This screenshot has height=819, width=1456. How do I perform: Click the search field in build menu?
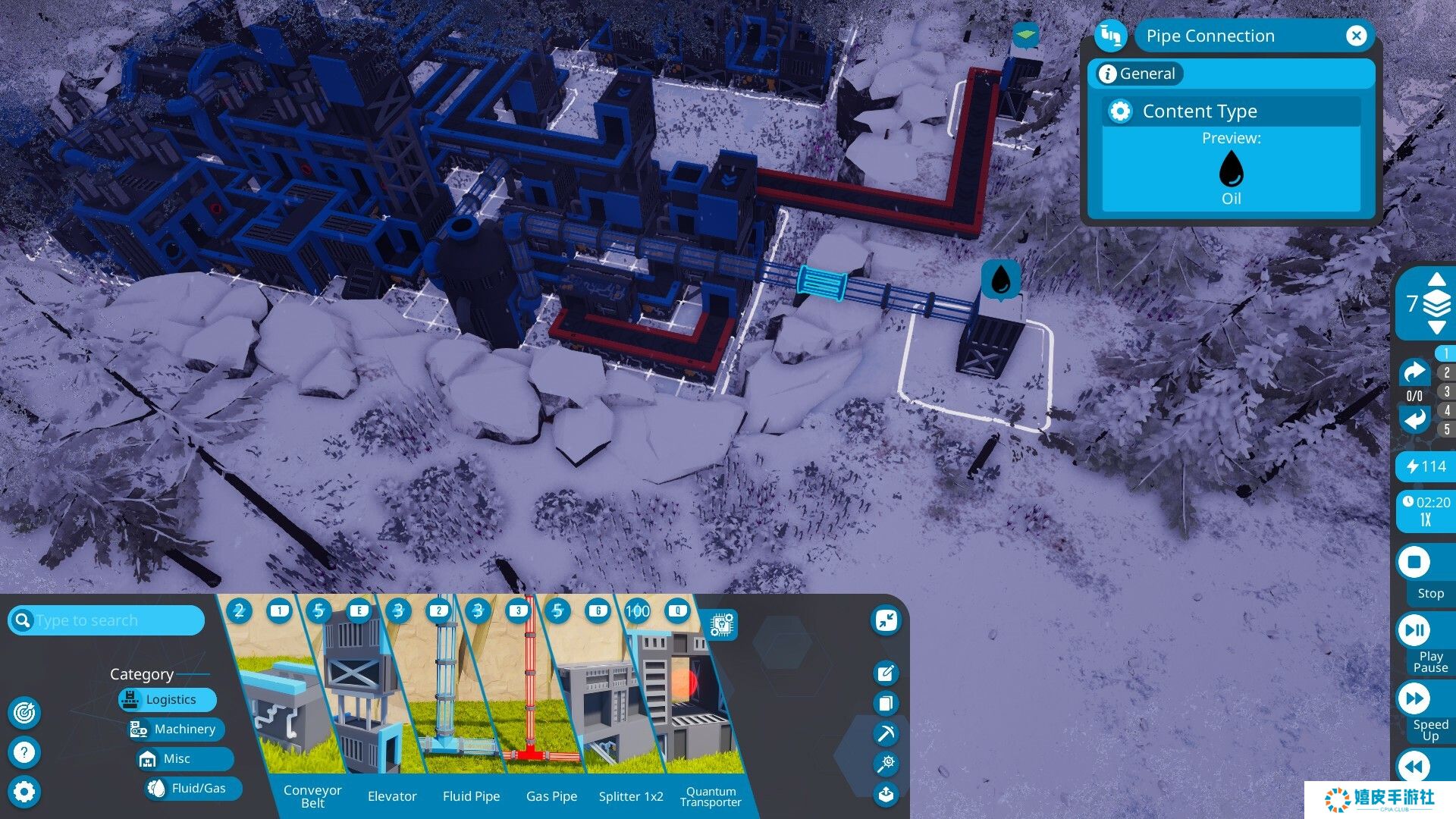(114, 620)
